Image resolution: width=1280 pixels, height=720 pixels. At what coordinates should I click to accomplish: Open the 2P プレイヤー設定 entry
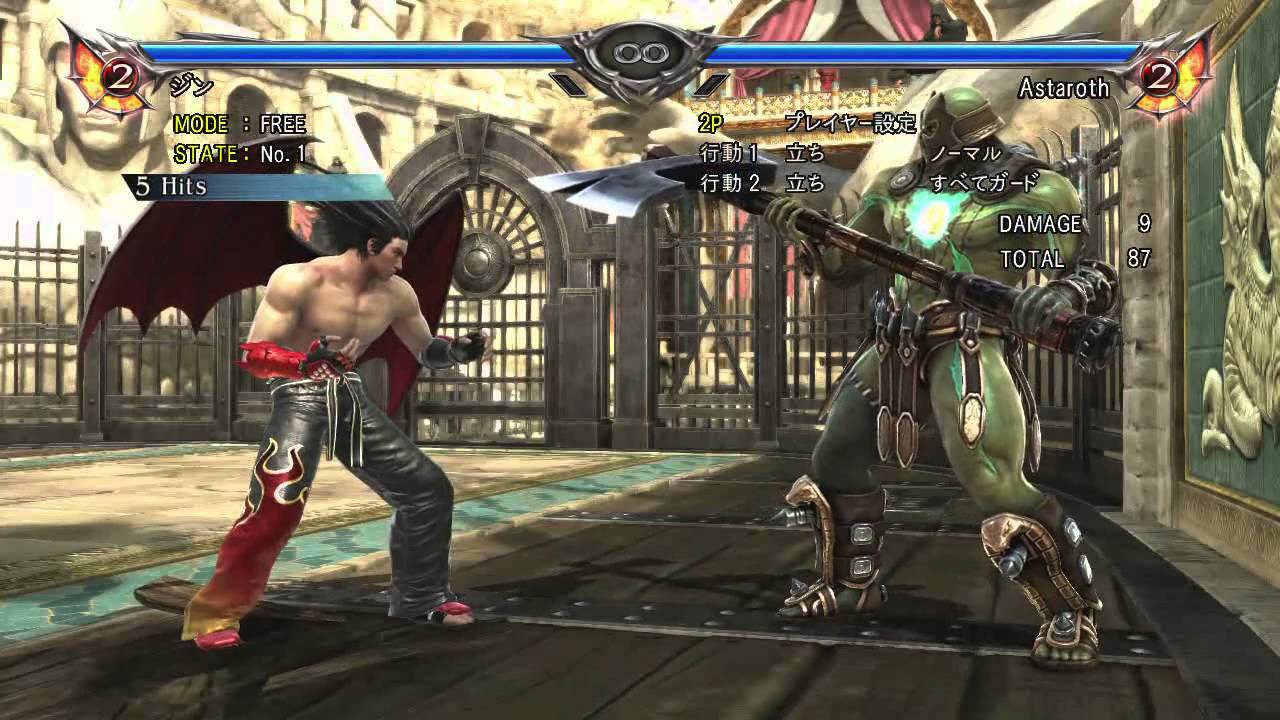(x=808, y=124)
